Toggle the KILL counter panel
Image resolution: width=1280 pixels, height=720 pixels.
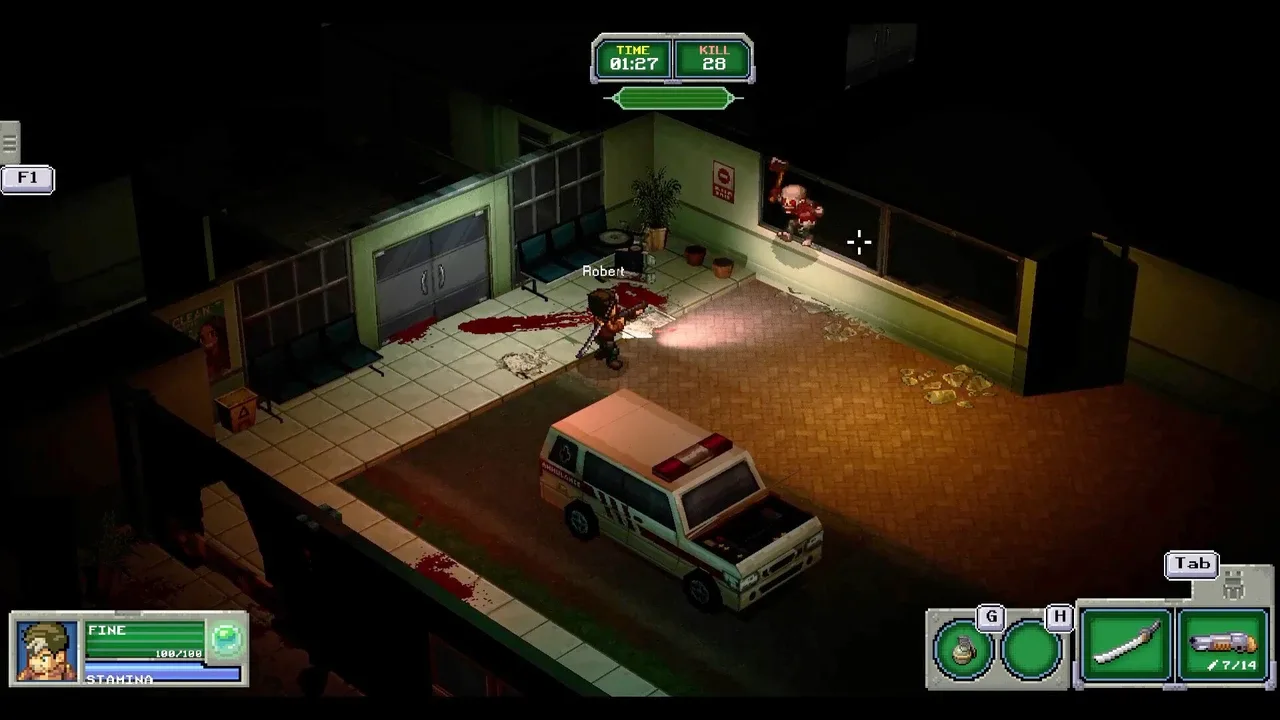click(x=714, y=57)
